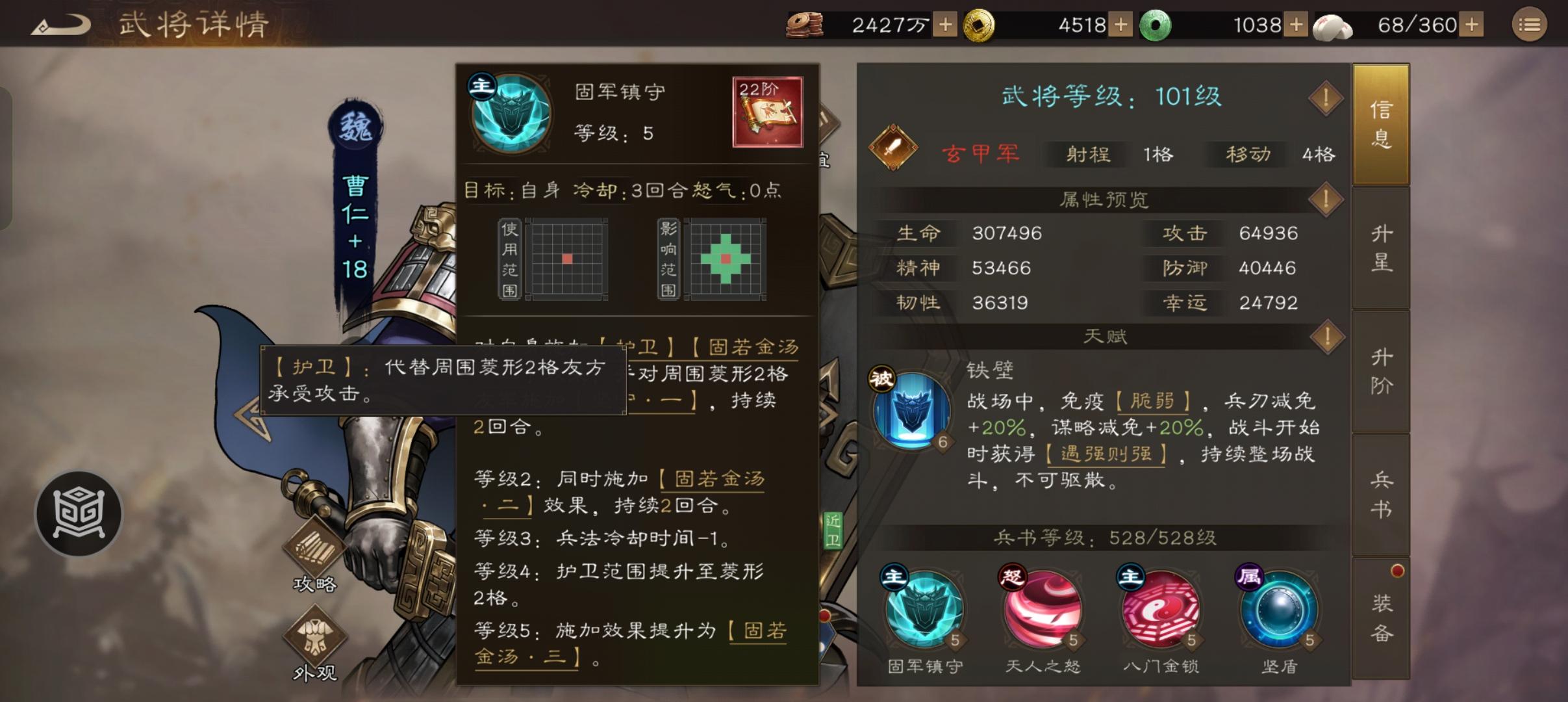1568x702 pixels.
Task: Open the 天人之怒 rage skill
Action: [1043, 611]
